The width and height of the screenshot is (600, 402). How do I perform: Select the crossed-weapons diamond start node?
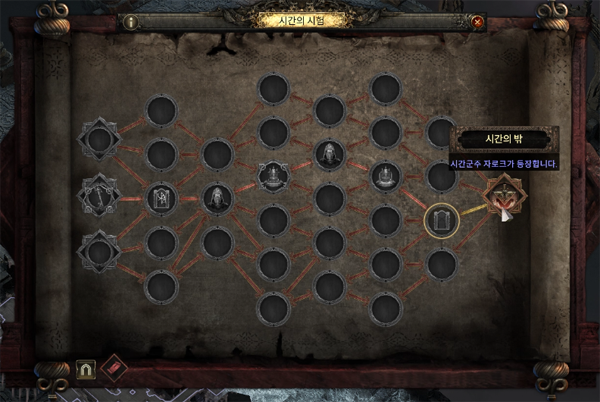pos(100,194)
